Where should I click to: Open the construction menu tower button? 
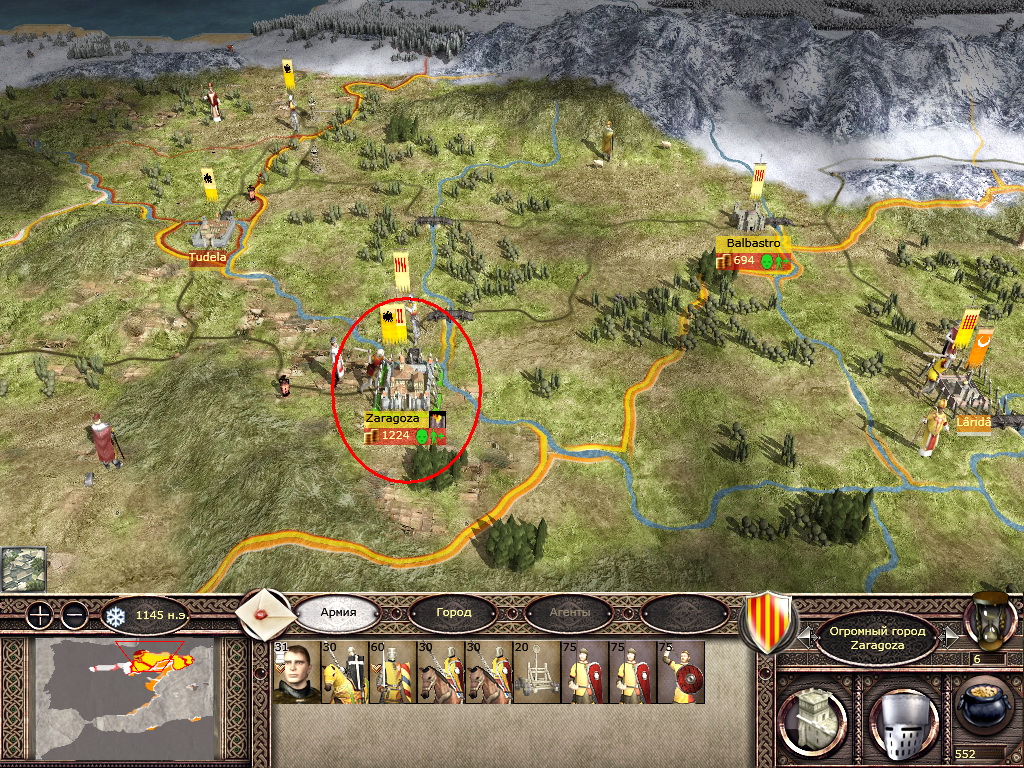[x=810, y=717]
